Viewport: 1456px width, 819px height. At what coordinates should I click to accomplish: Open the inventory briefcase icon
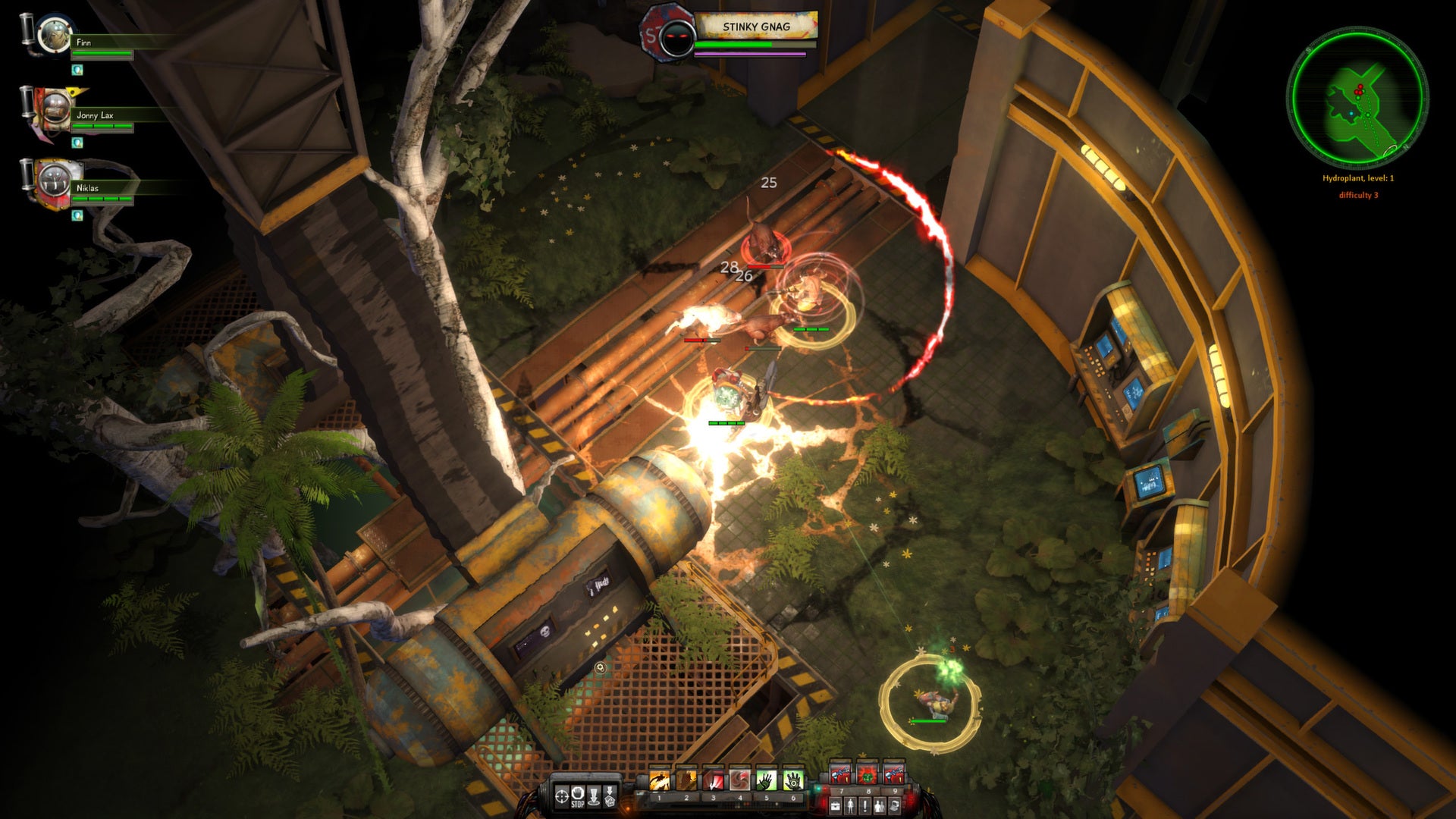835,805
